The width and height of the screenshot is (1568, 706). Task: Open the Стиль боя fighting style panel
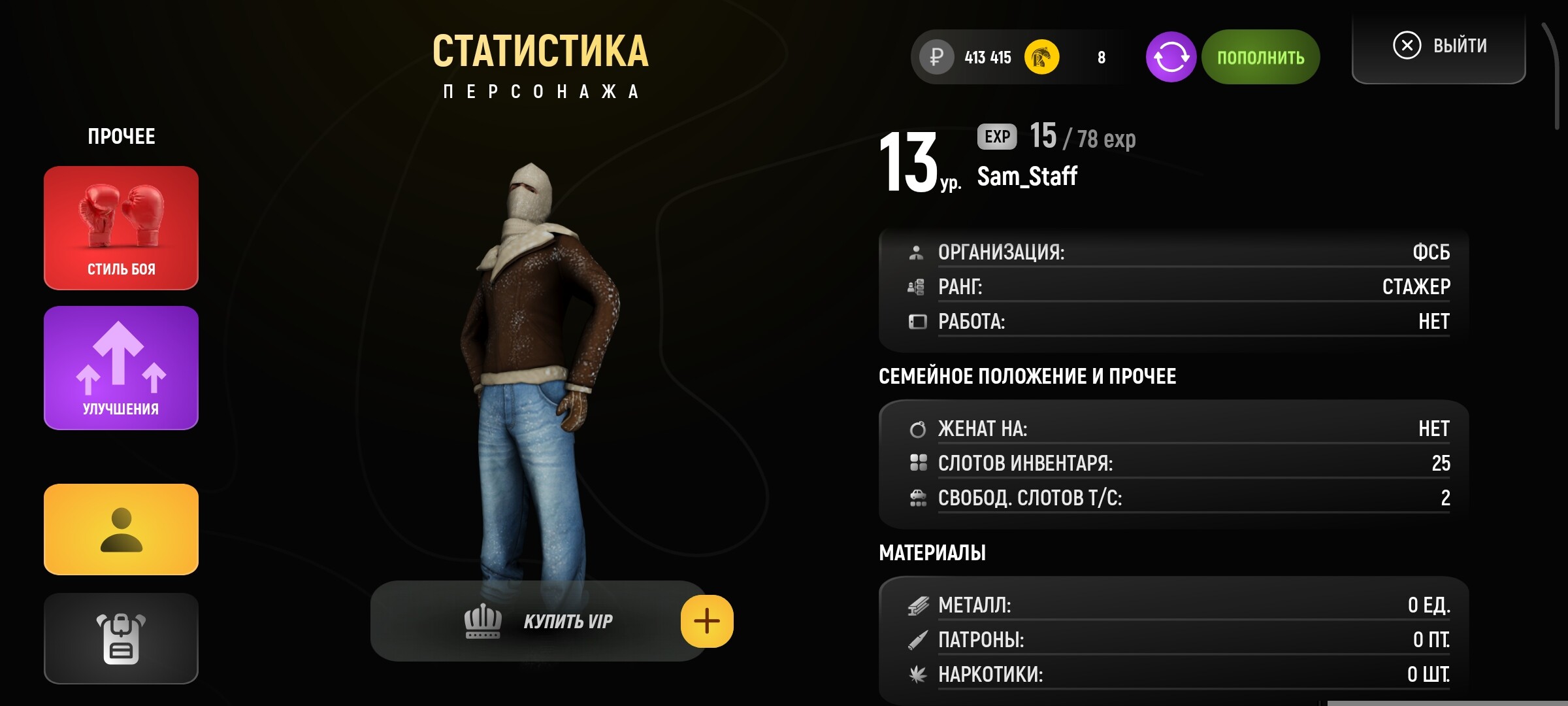coord(121,229)
